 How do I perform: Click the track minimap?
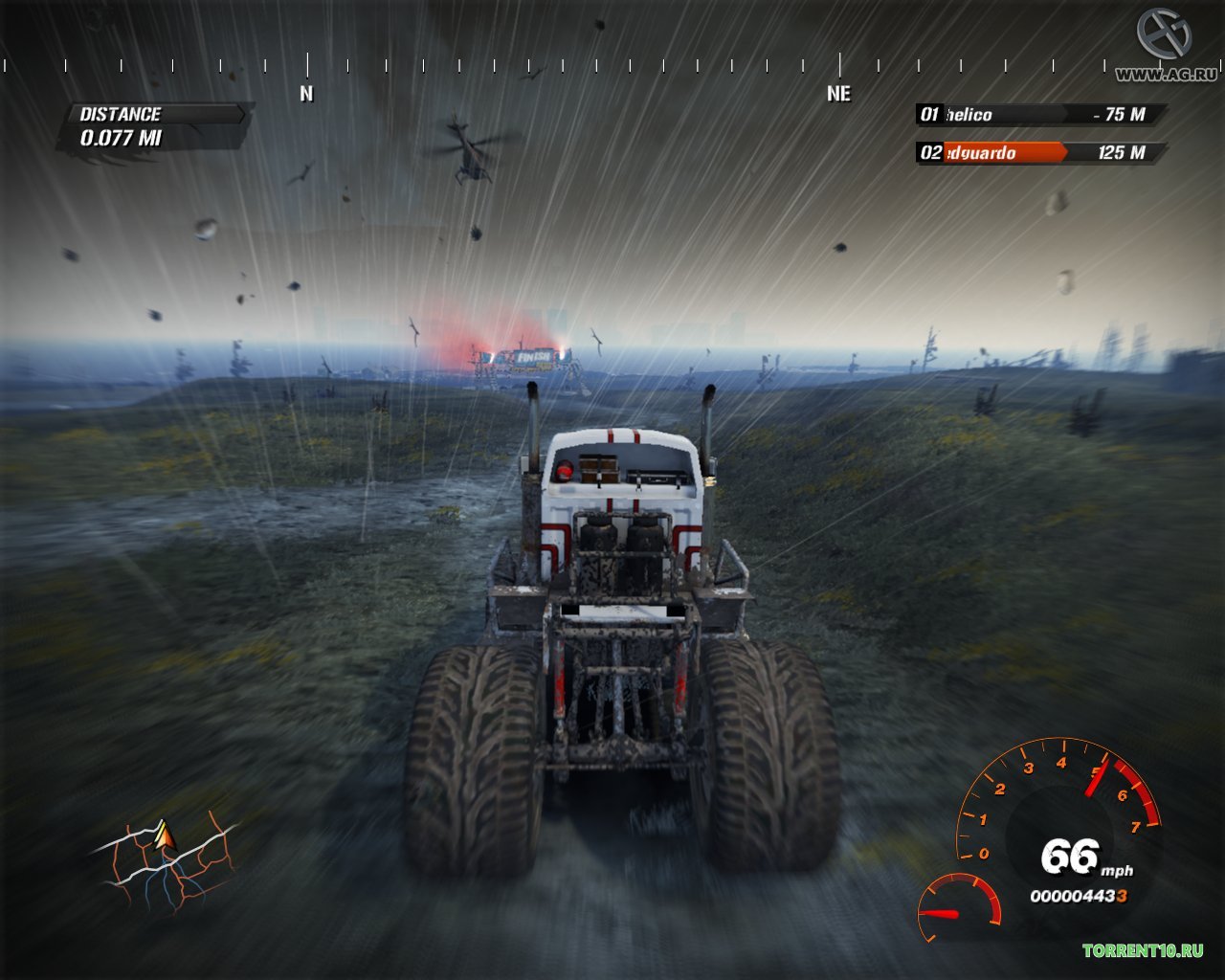(x=164, y=864)
